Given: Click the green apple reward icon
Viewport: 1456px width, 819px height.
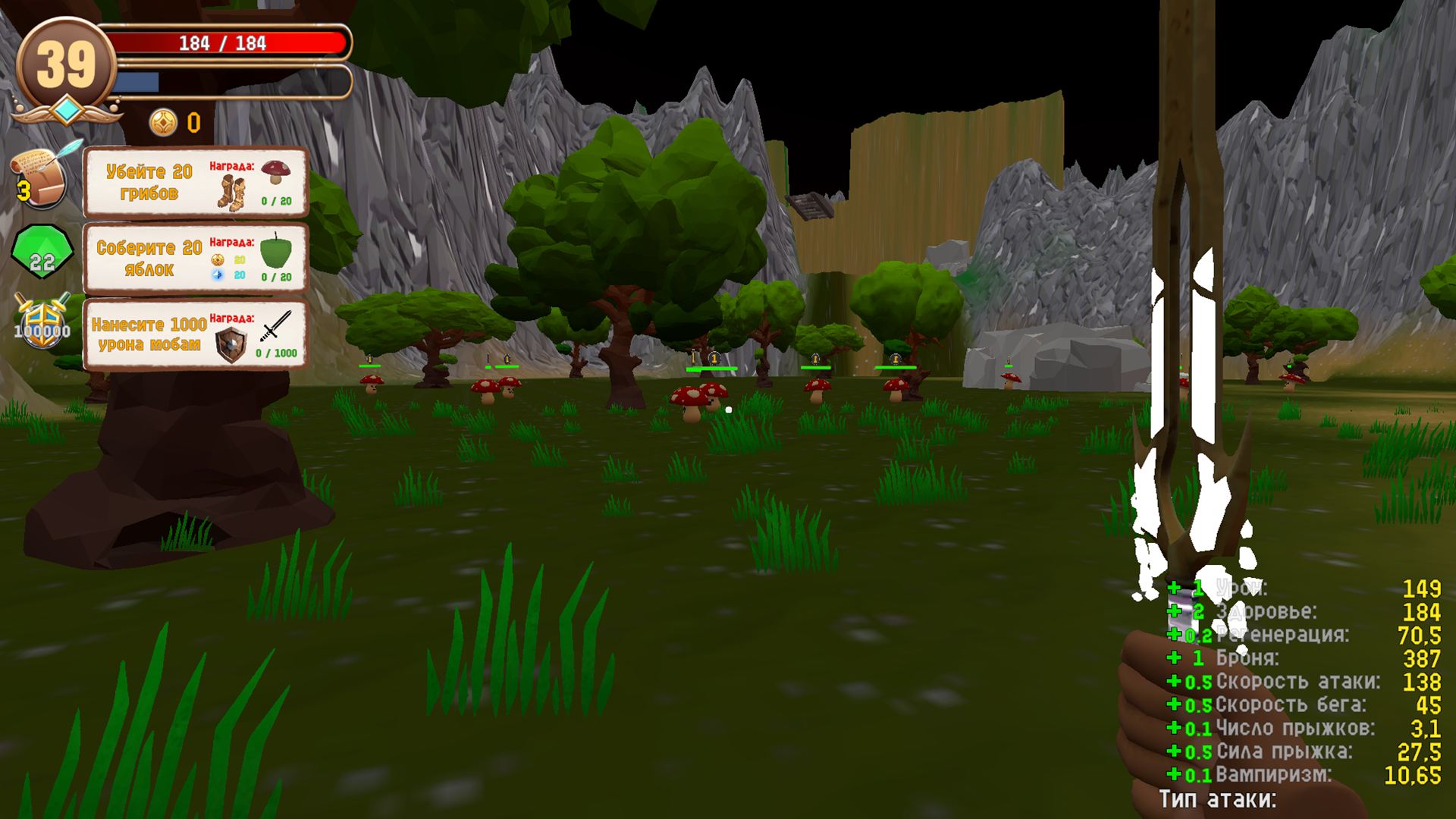Looking at the screenshot, I should pos(278,253).
